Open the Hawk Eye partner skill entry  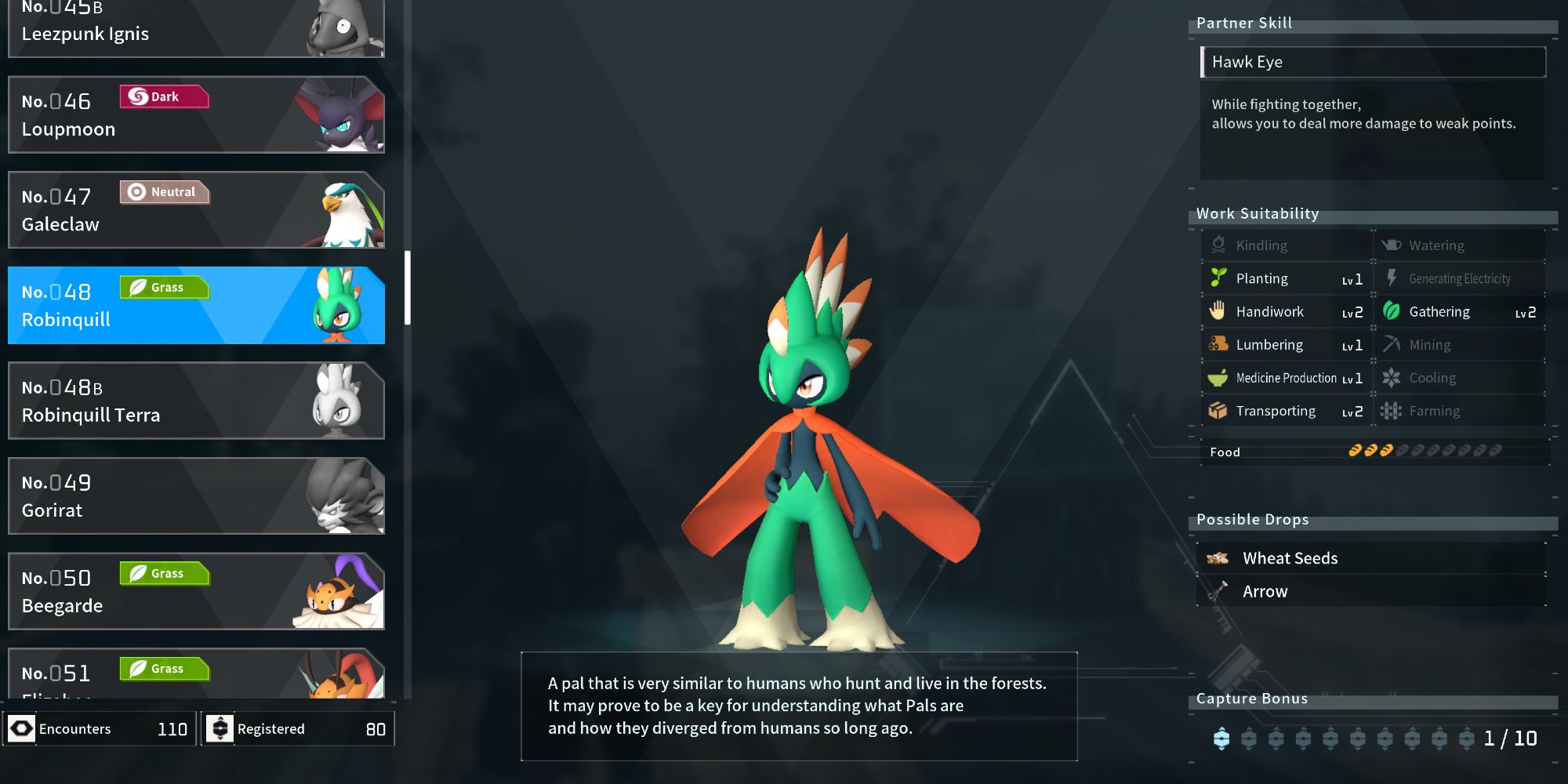coord(1372,62)
